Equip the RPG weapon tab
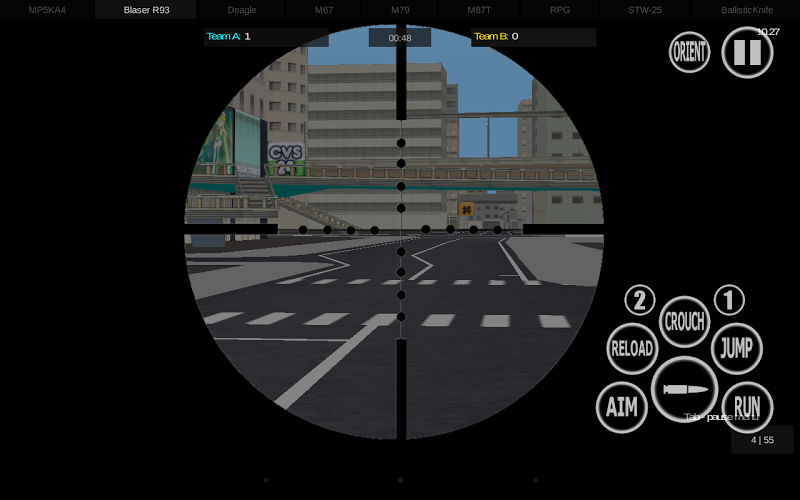 click(x=560, y=10)
